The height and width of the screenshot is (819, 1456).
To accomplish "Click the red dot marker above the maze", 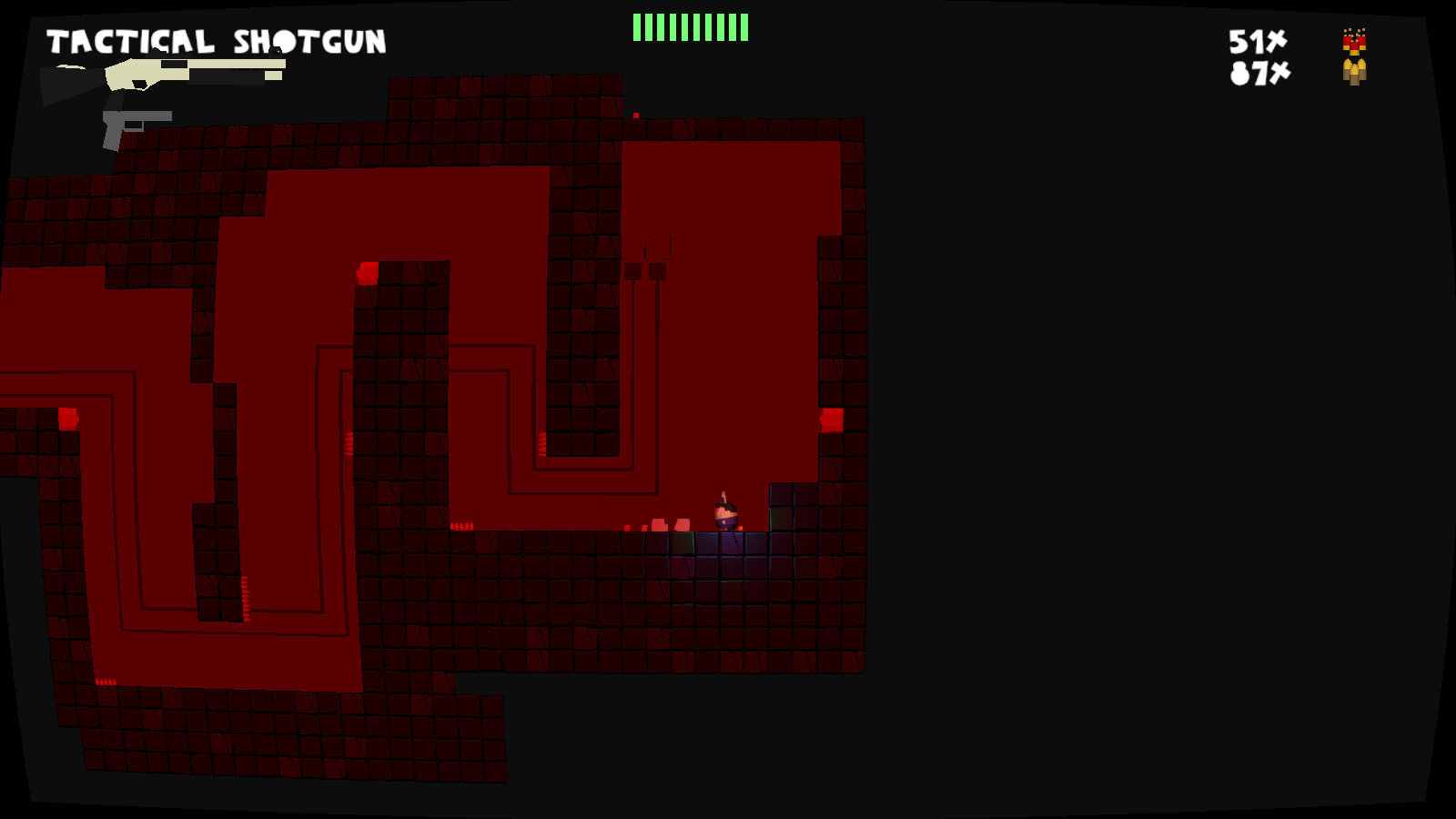I will coord(634,116).
